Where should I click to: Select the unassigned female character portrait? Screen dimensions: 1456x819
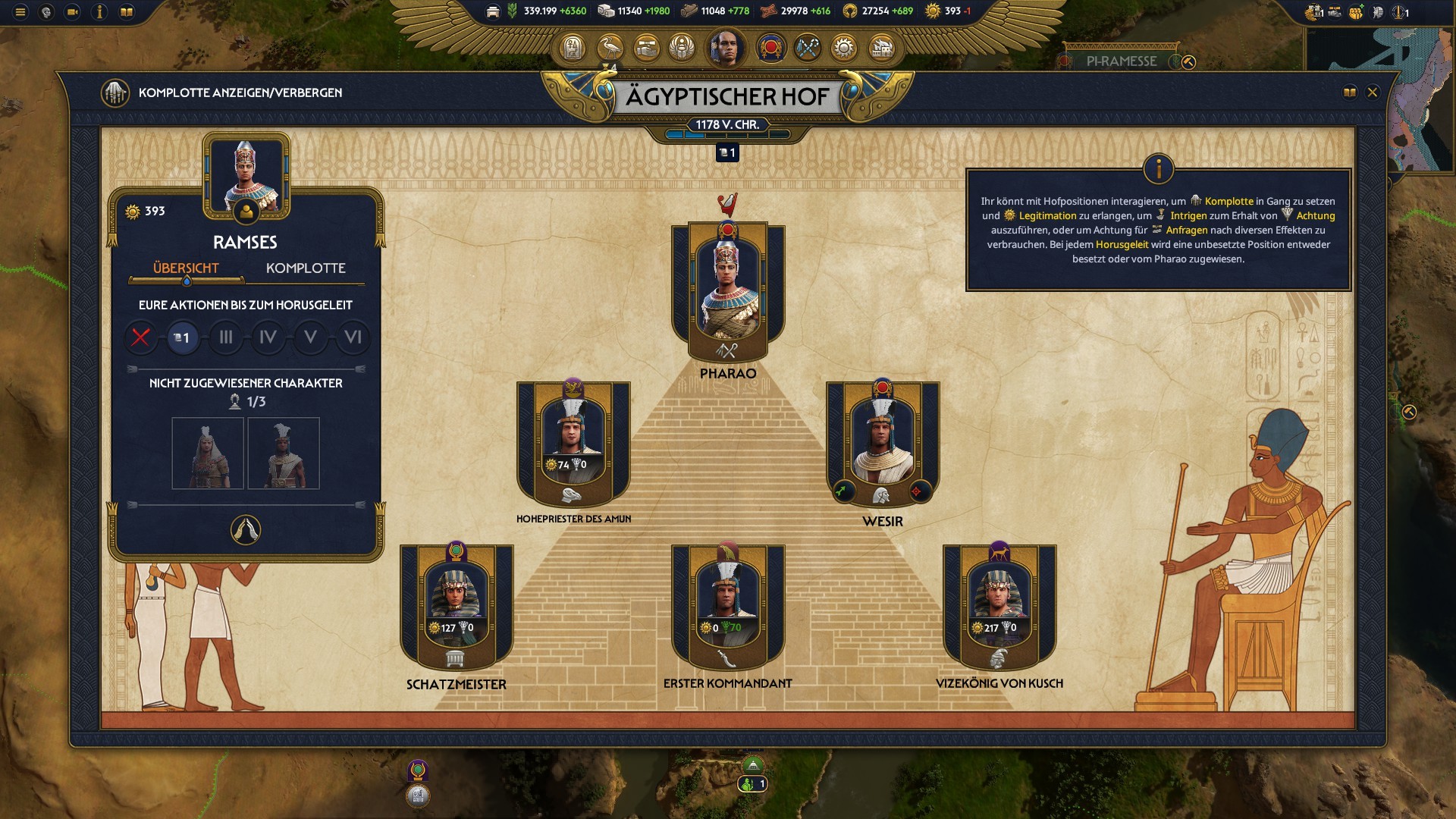[x=207, y=453]
